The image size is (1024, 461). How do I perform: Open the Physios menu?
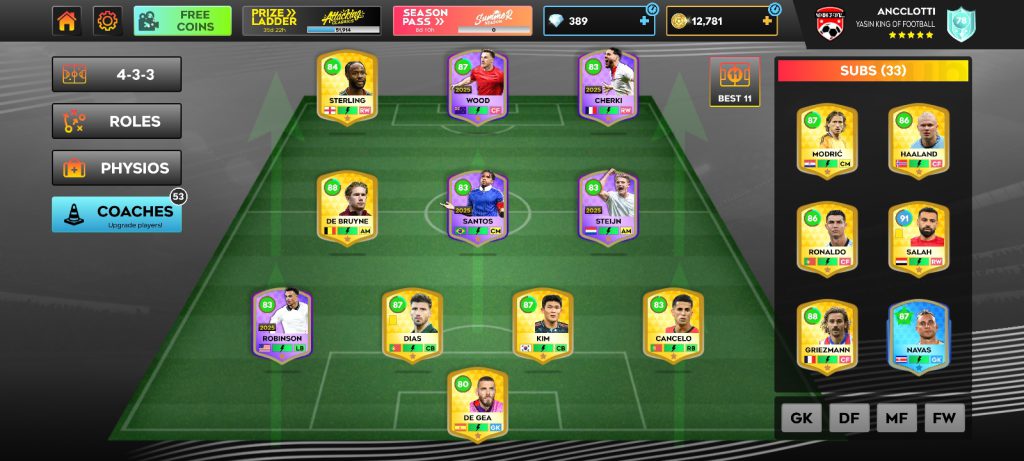(x=117, y=168)
